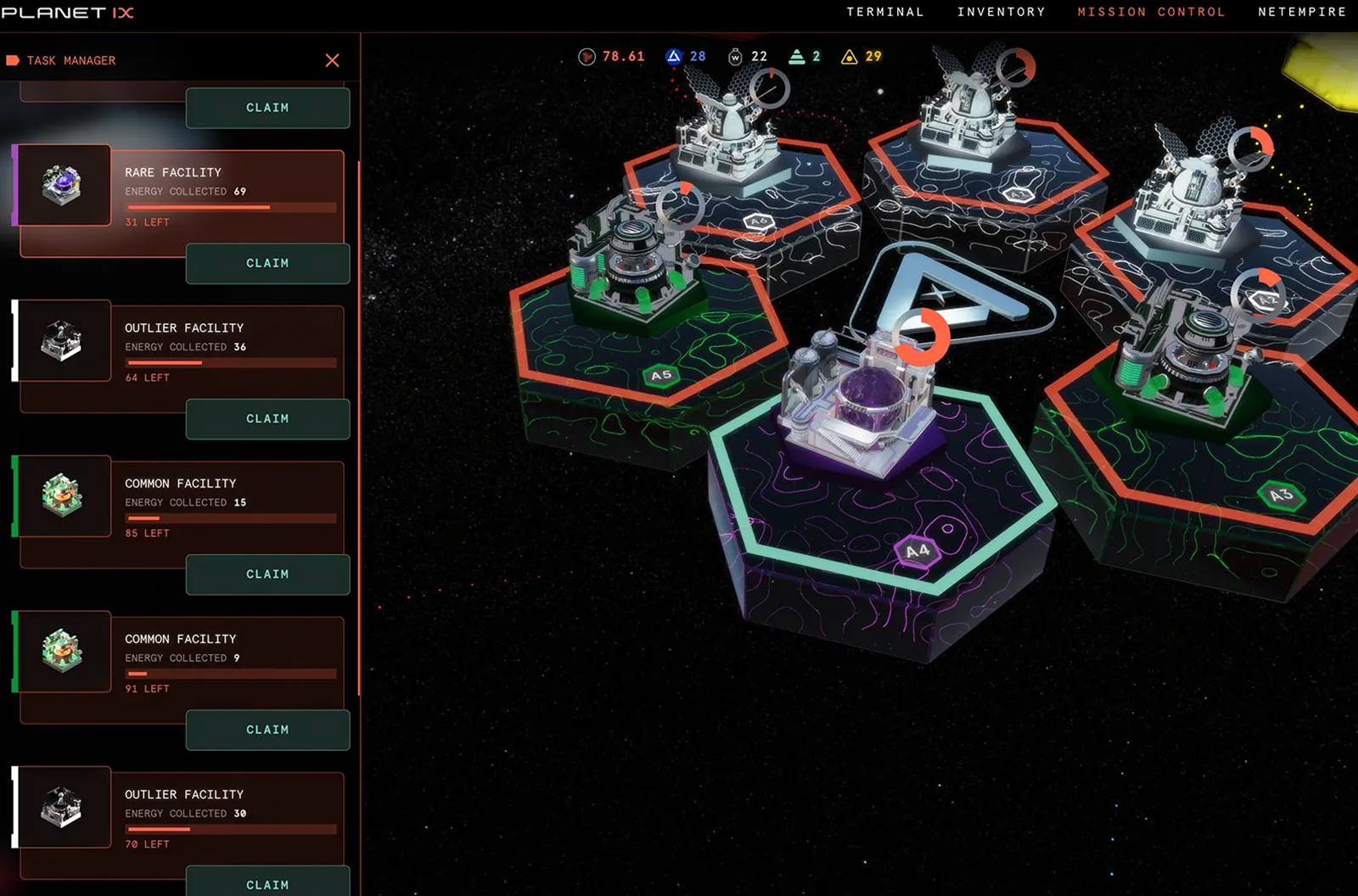Viewport: 1358px width, 896px height.
Task: Claim the Rare Facility energy
Action: point(267,263)
